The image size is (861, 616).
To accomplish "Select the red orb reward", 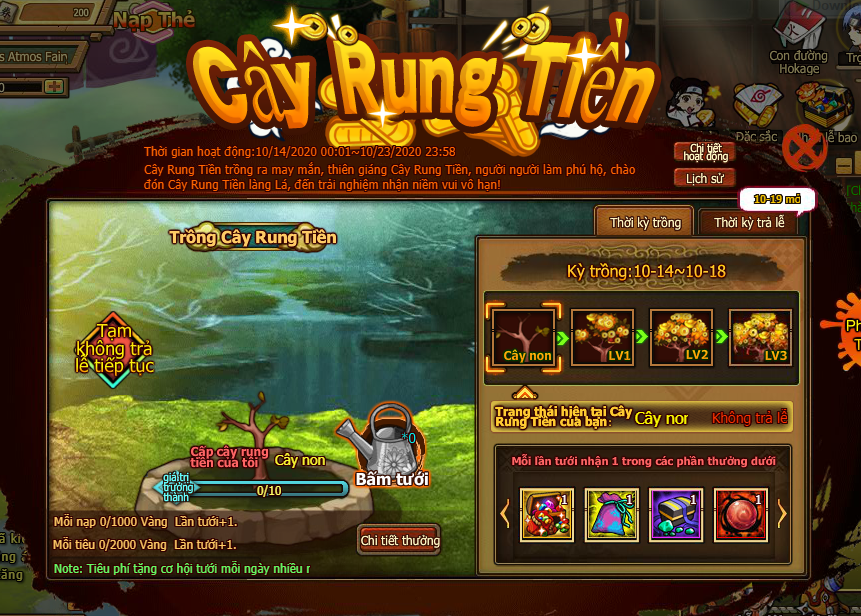I will tap(738, 514).
